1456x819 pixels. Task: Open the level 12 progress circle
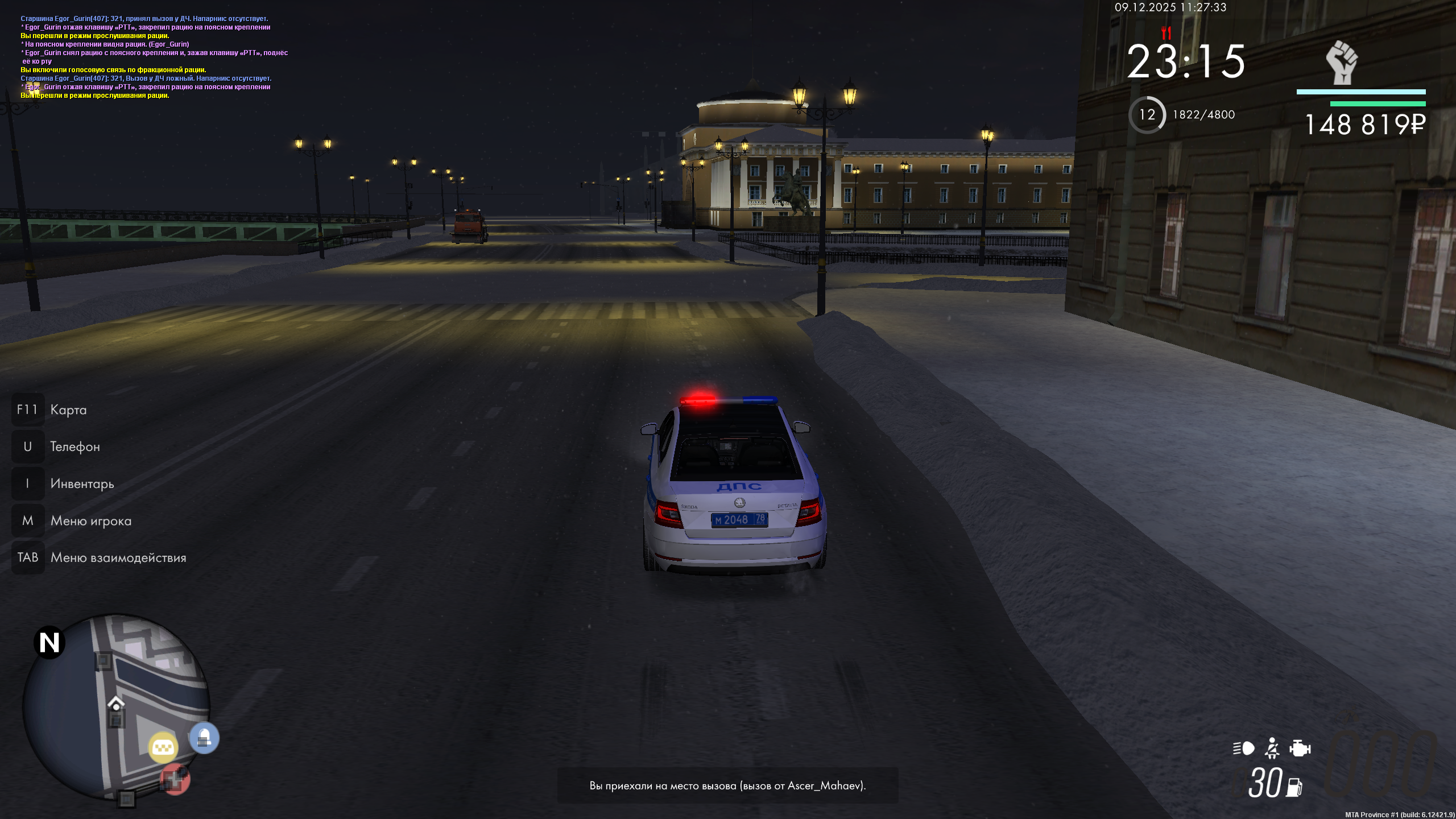[1147, 115]
